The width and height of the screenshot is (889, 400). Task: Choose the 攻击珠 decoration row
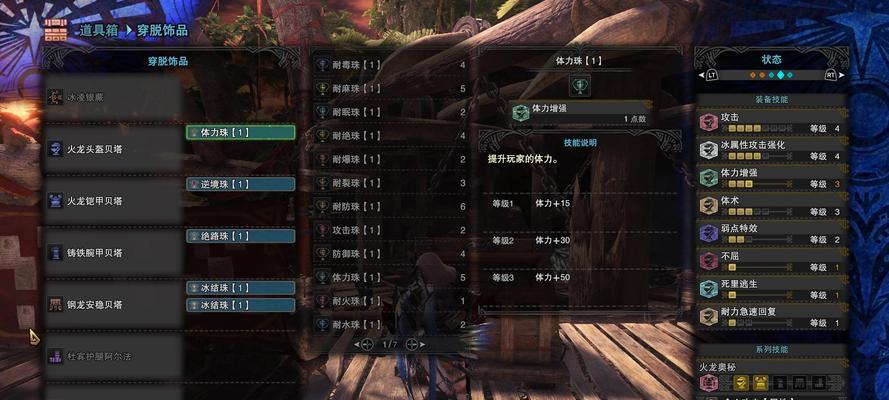coord(390,230)
